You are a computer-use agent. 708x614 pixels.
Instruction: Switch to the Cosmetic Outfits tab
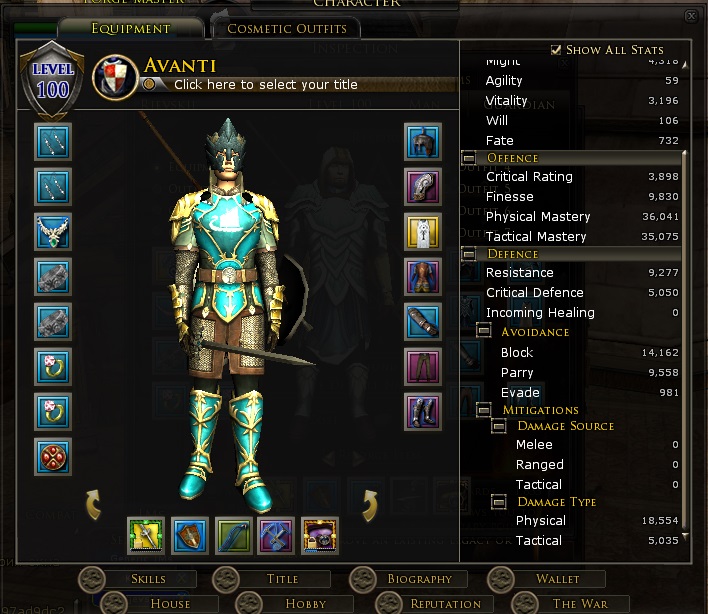coord(287,28)
